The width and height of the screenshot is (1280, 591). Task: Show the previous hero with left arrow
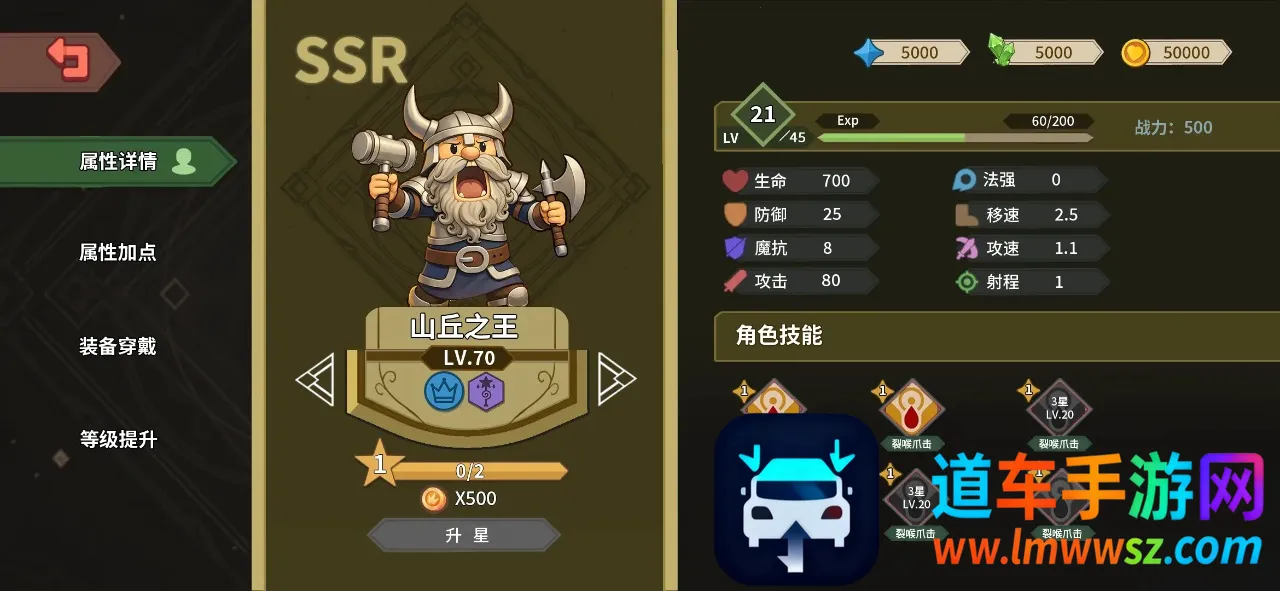tap(315, 380)
